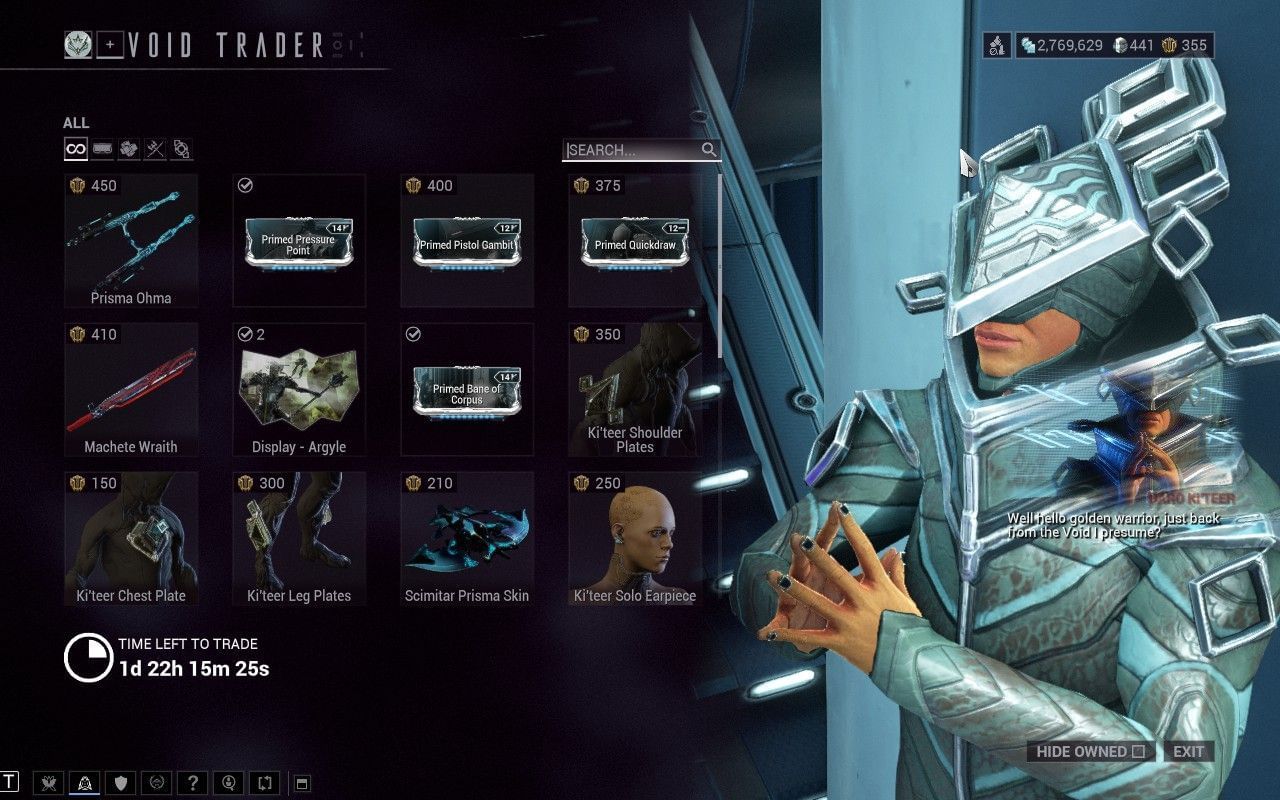
Task: Open the Display - Argyle item
Action: (299, 389)
